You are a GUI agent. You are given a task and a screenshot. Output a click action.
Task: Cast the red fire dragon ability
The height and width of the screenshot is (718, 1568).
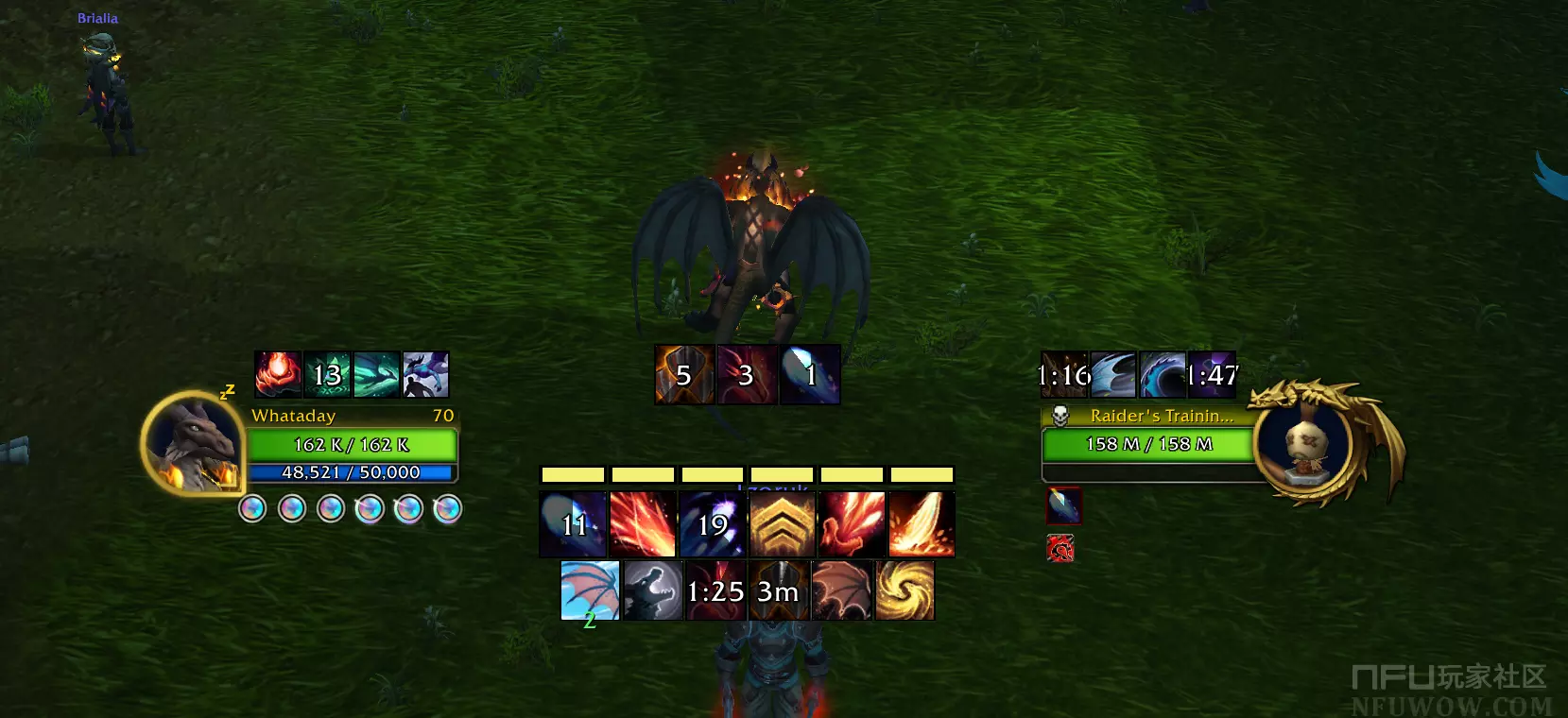[x=852, y=523]
